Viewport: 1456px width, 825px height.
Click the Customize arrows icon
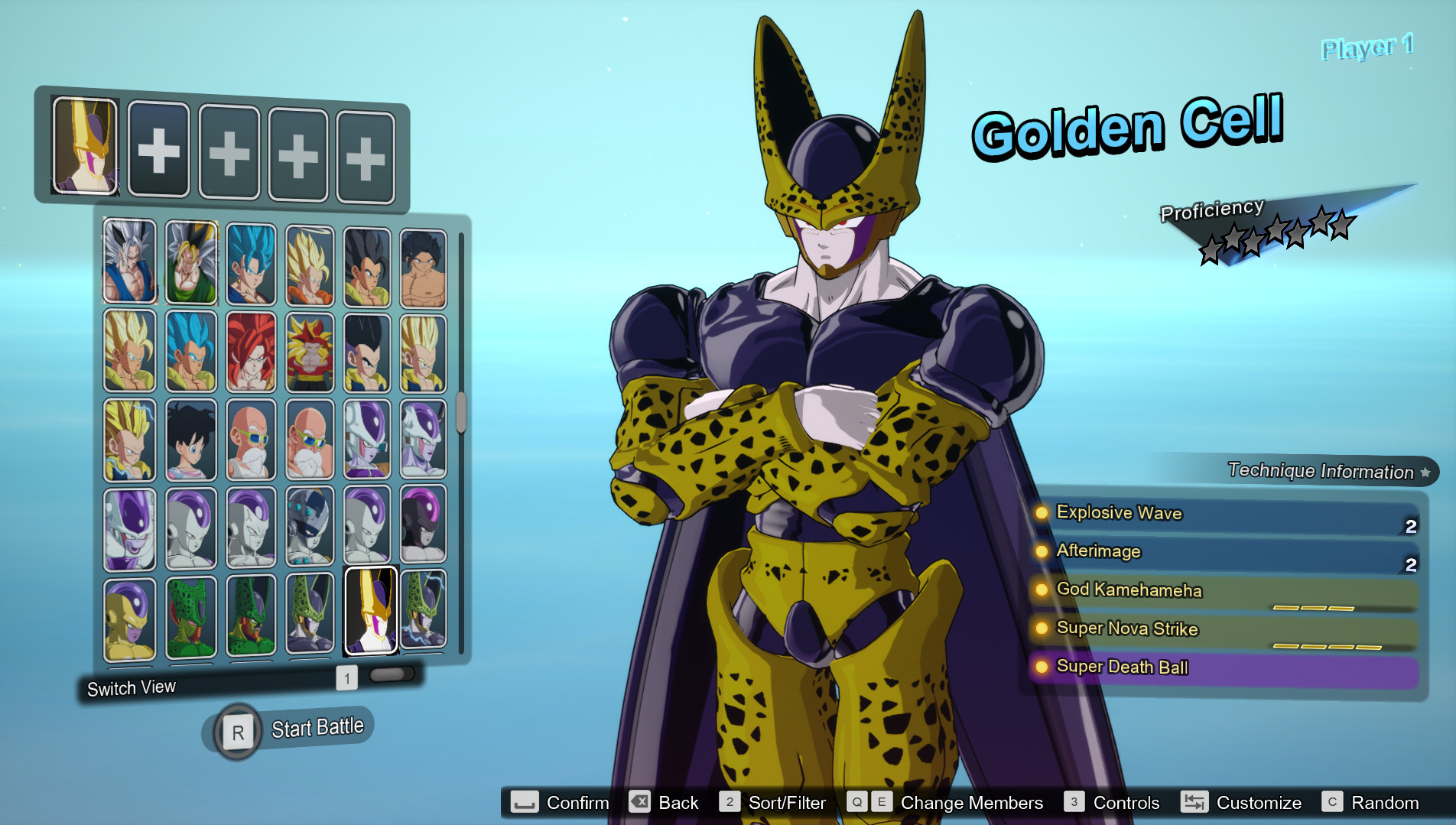(x=1194, y=803)
